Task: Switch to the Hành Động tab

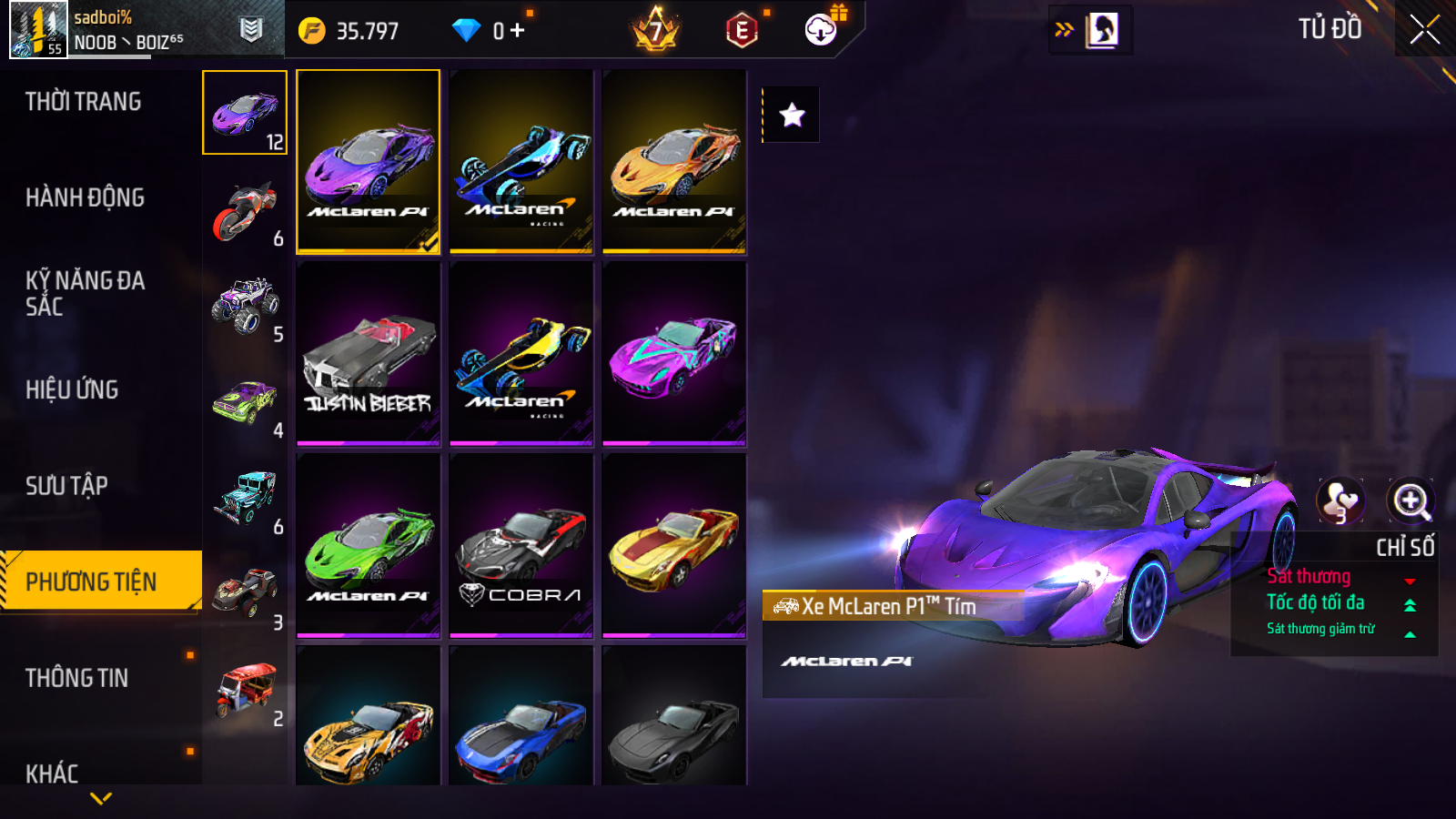Action: click(x=85, y=197)
